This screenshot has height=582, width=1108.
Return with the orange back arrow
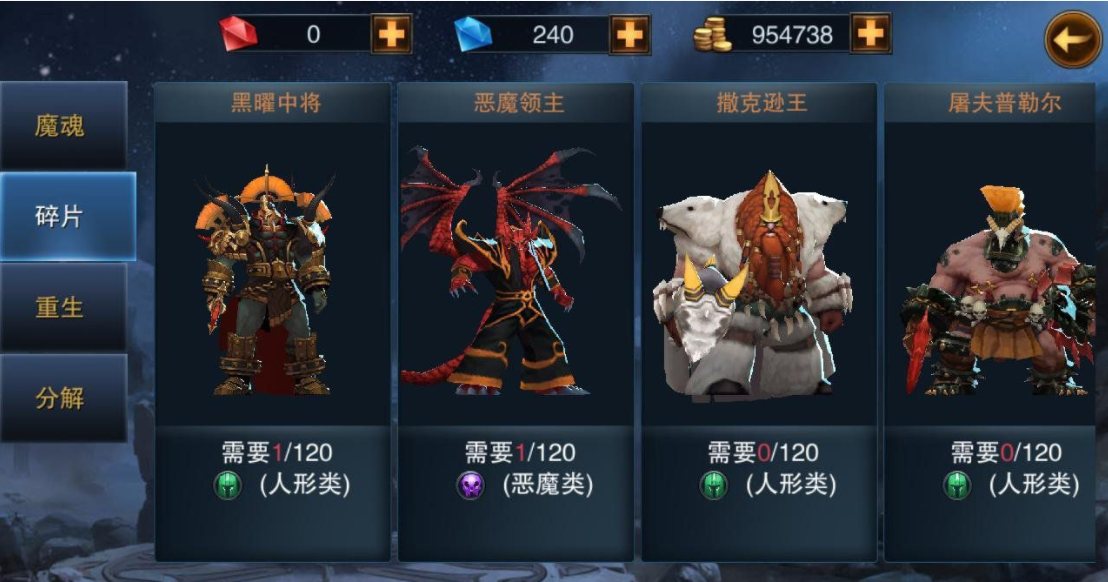[x=1072, y=40]
